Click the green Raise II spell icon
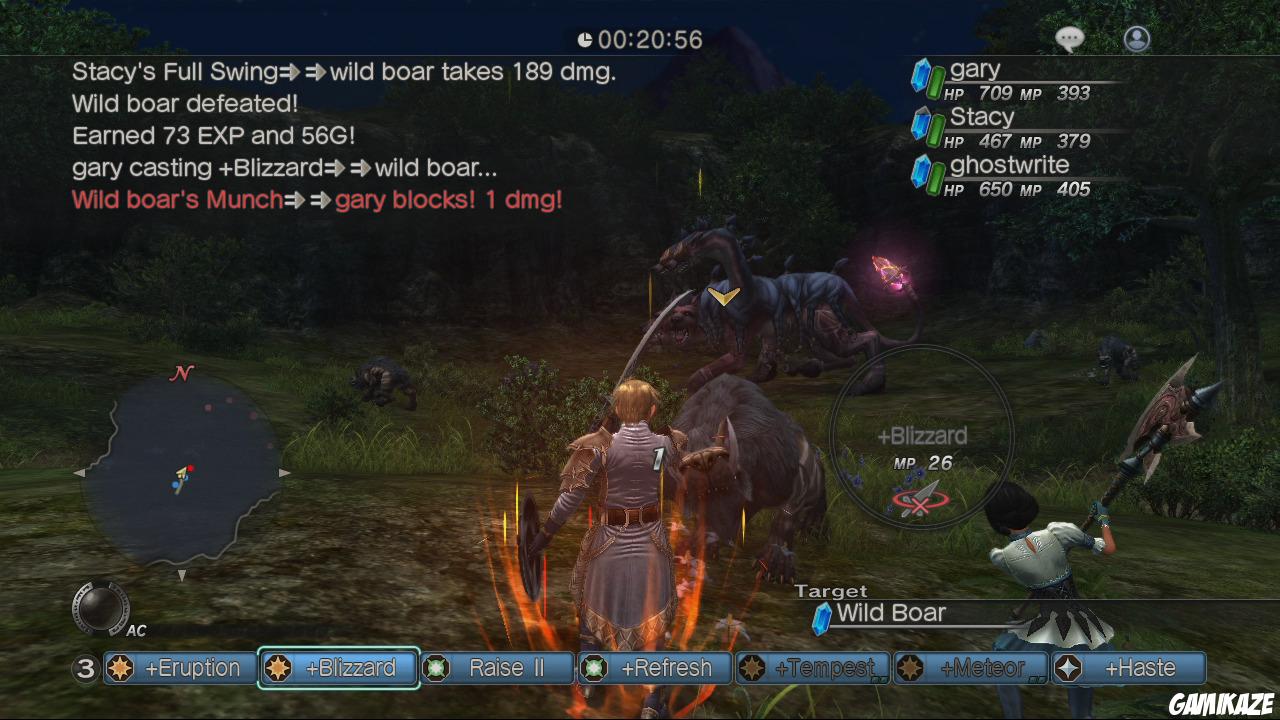1280x720 pixels. point(436,668)
